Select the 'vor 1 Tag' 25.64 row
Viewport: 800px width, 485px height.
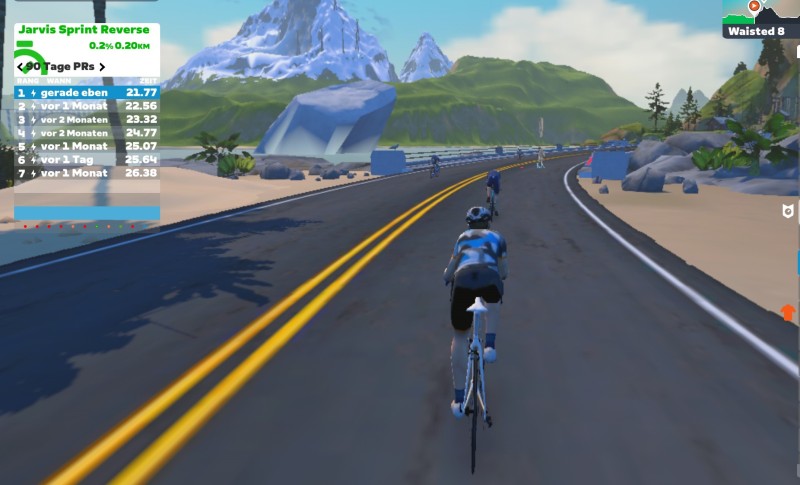(87, 159)
